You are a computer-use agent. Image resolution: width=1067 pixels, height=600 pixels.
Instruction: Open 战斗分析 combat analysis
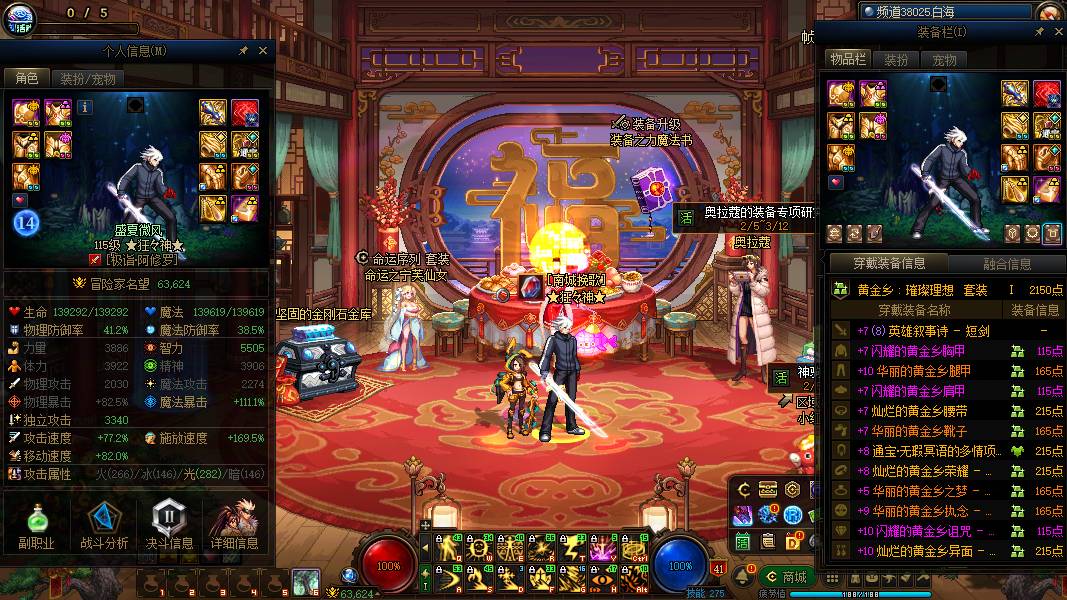[x=103, y=526]
